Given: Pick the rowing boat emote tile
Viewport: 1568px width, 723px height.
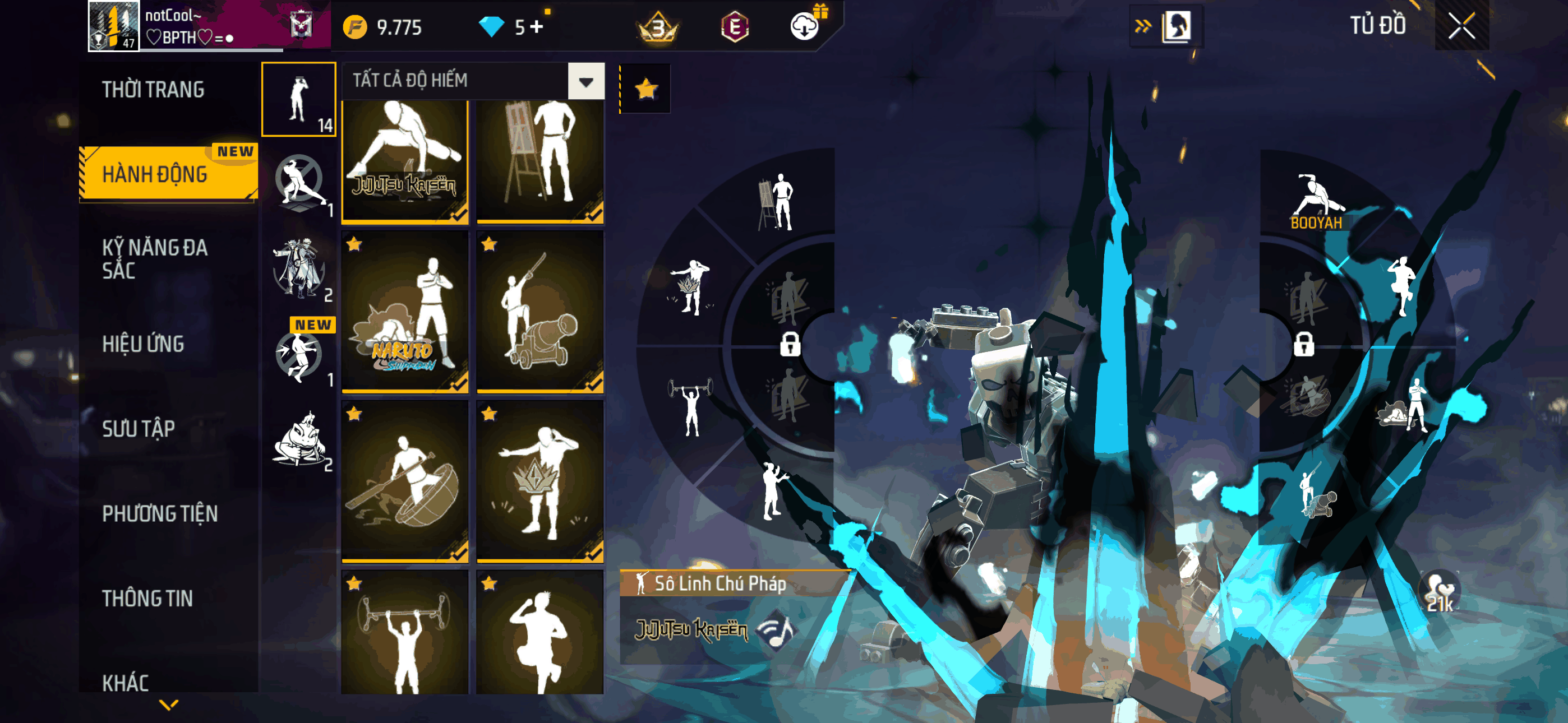Looking at the screenshot, I should point(405,481).
